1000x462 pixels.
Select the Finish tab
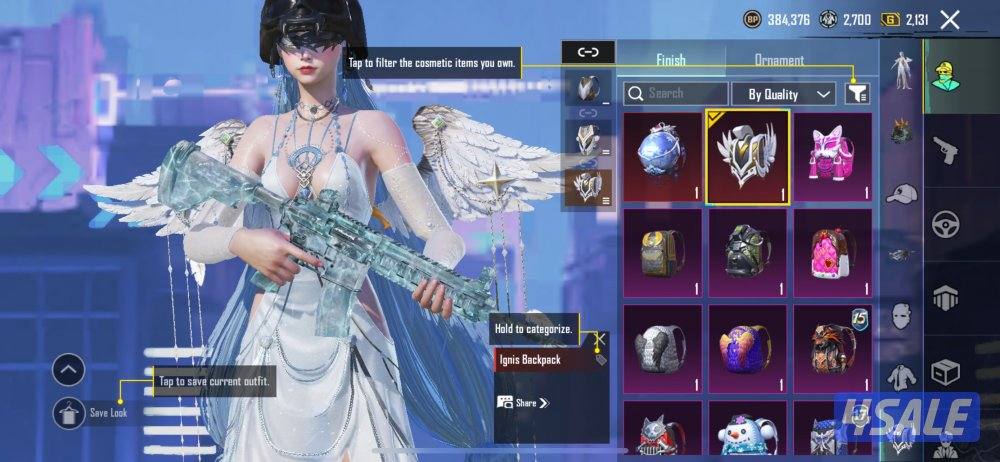(671, 60)
